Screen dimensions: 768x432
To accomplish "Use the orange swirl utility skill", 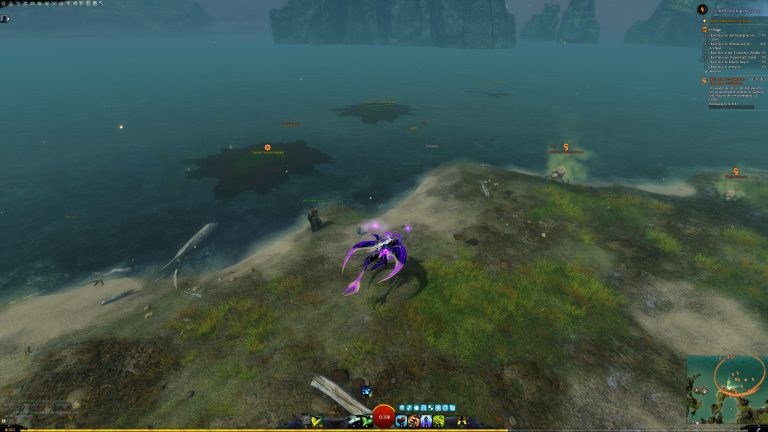I will pyautogui.click(x=414, y=422).
